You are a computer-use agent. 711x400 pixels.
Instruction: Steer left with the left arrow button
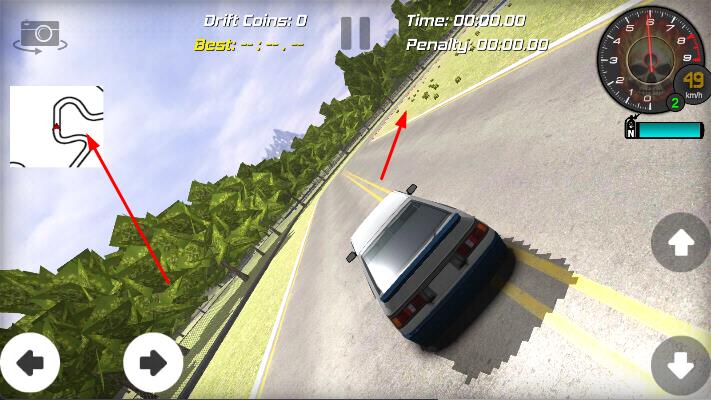coord(29,363)
